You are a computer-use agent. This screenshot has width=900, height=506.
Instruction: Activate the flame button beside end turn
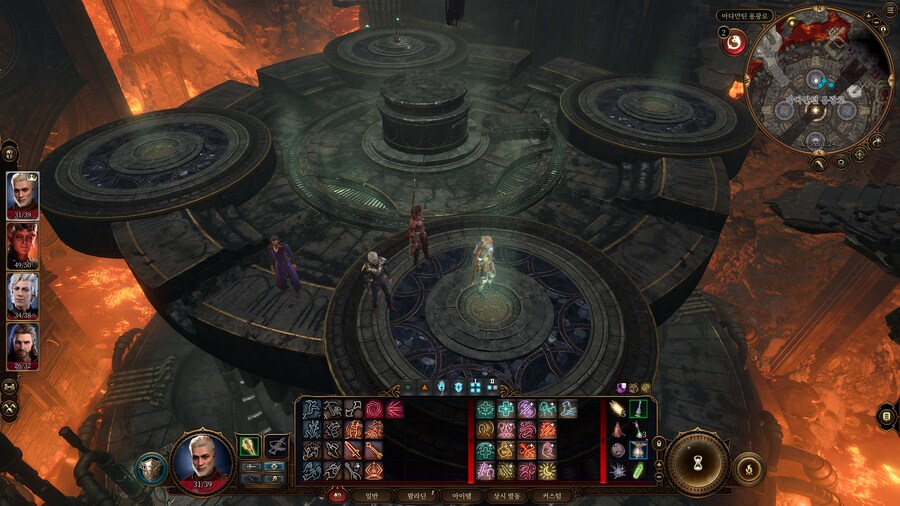[749, 467]
